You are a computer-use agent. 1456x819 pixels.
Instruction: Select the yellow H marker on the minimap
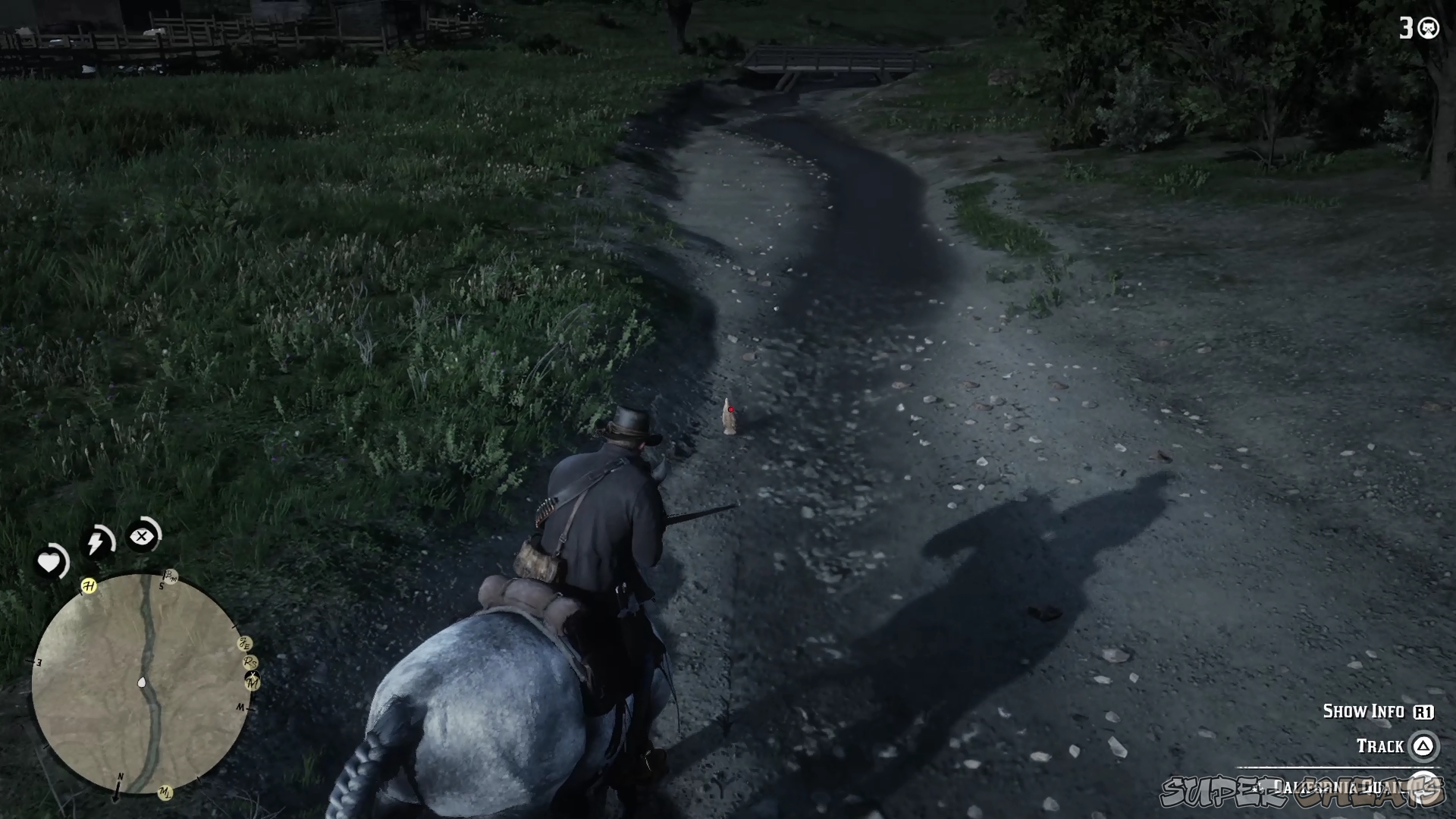coord(88,585)
